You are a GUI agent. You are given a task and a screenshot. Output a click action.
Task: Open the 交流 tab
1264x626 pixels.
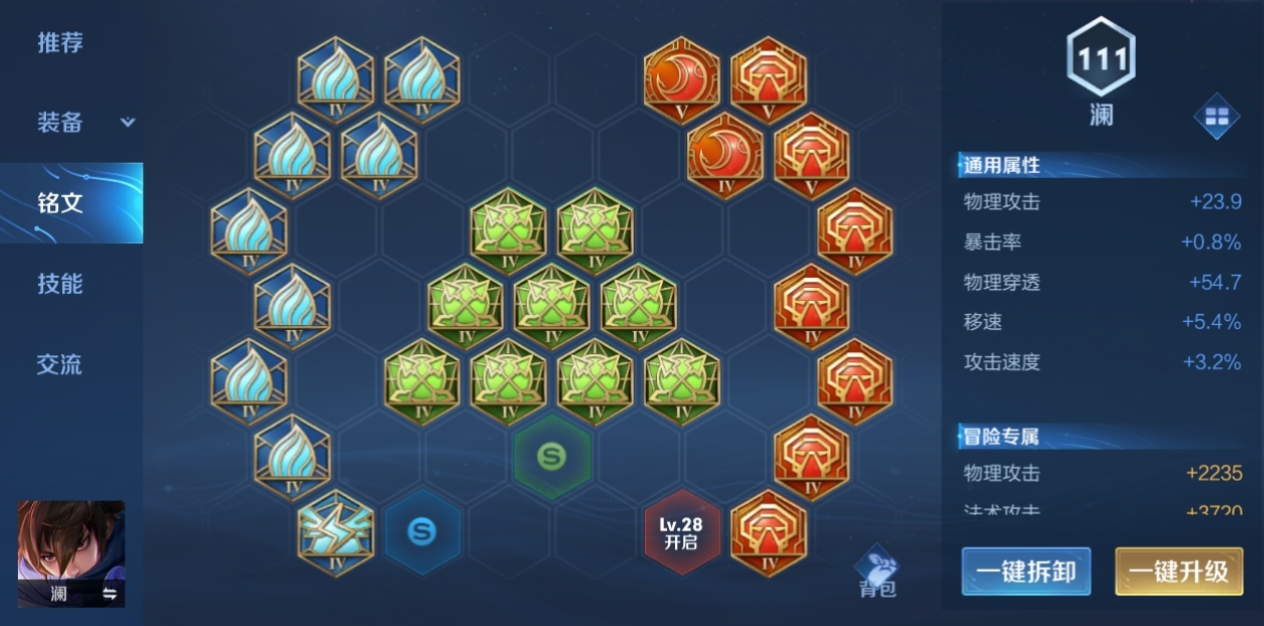60,365
